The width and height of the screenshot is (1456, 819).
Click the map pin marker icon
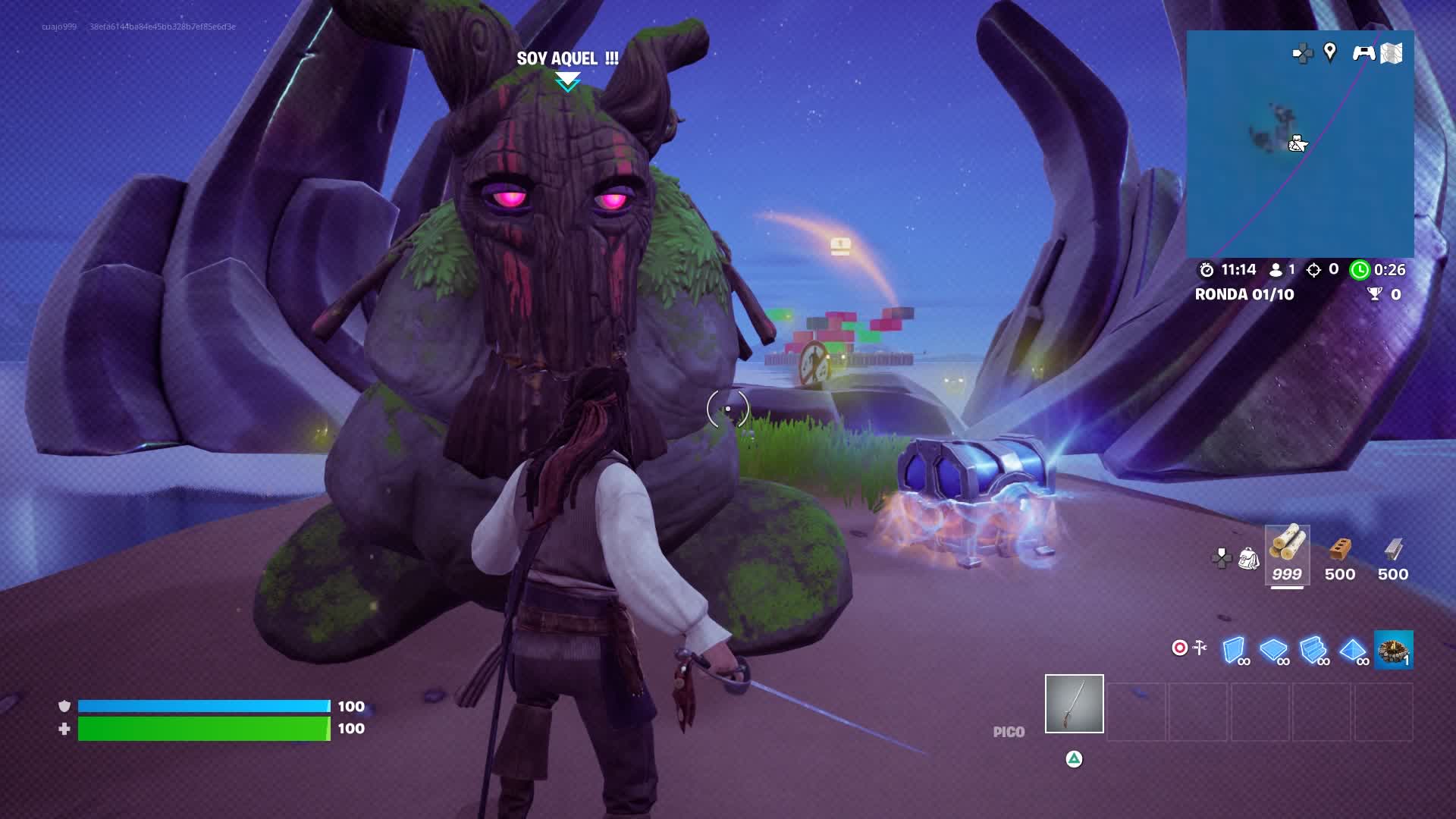[1329, 52]
